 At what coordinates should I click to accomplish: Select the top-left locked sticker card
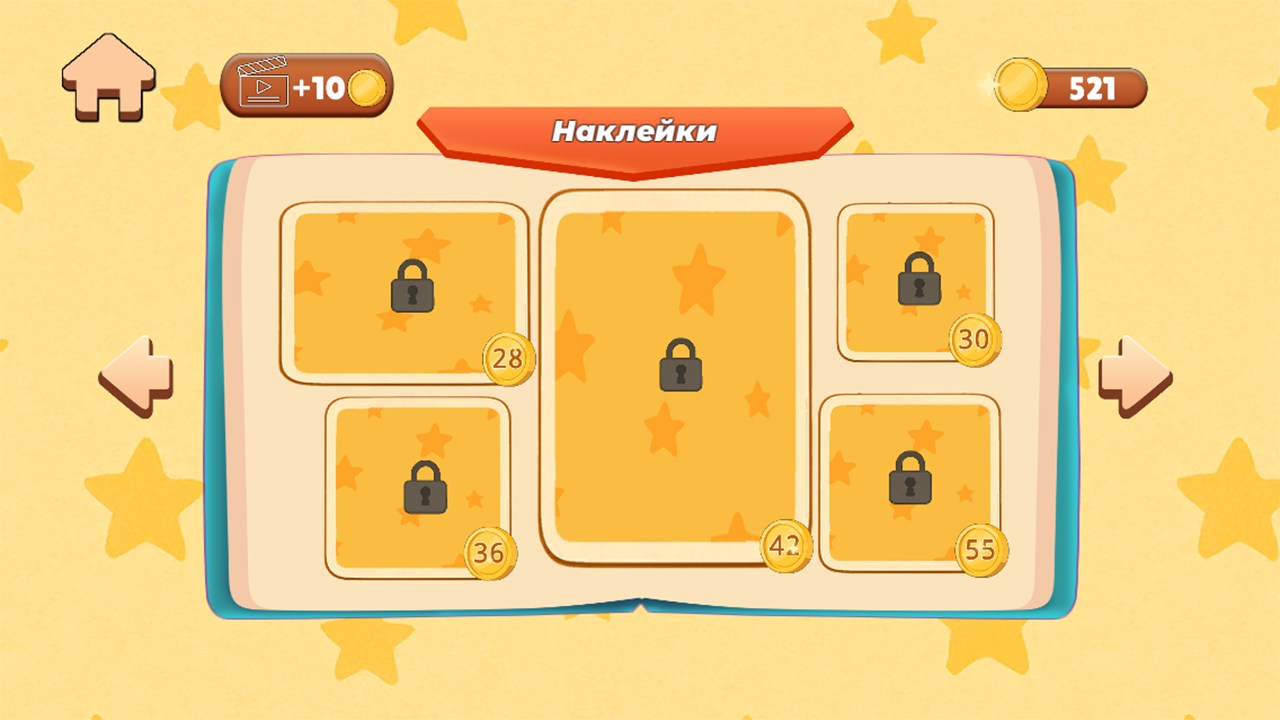coord(405,290)
